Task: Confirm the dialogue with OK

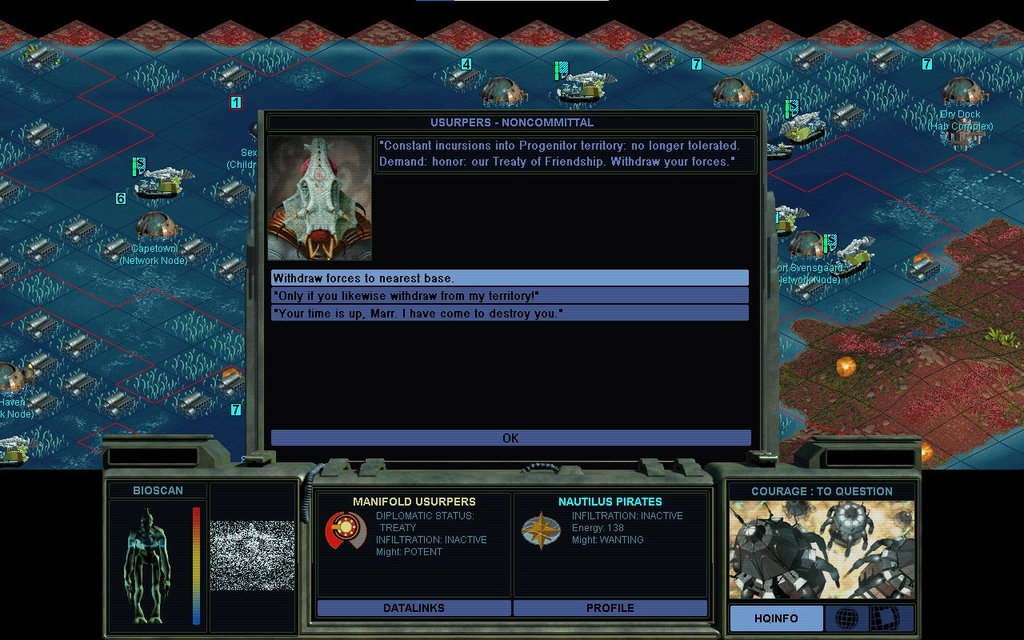Action: (510, 438)
